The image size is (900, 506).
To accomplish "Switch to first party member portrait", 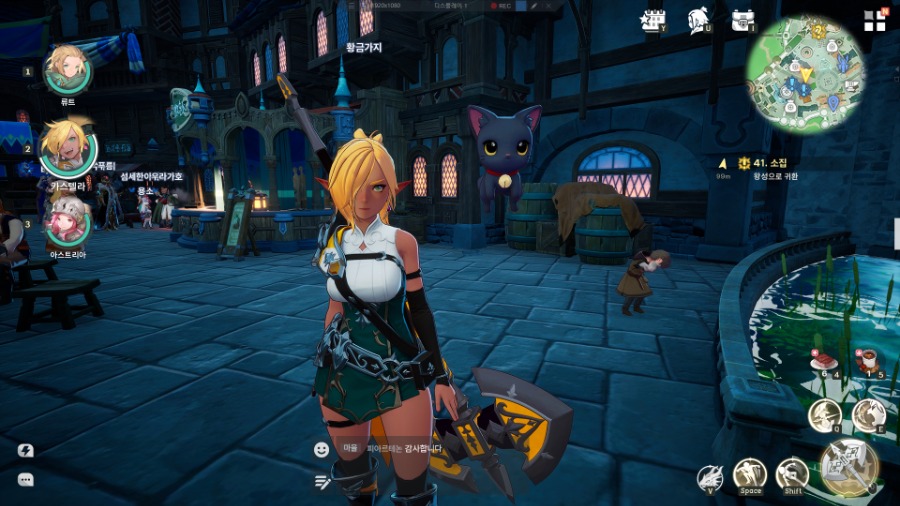I will [x=68, y=68].
